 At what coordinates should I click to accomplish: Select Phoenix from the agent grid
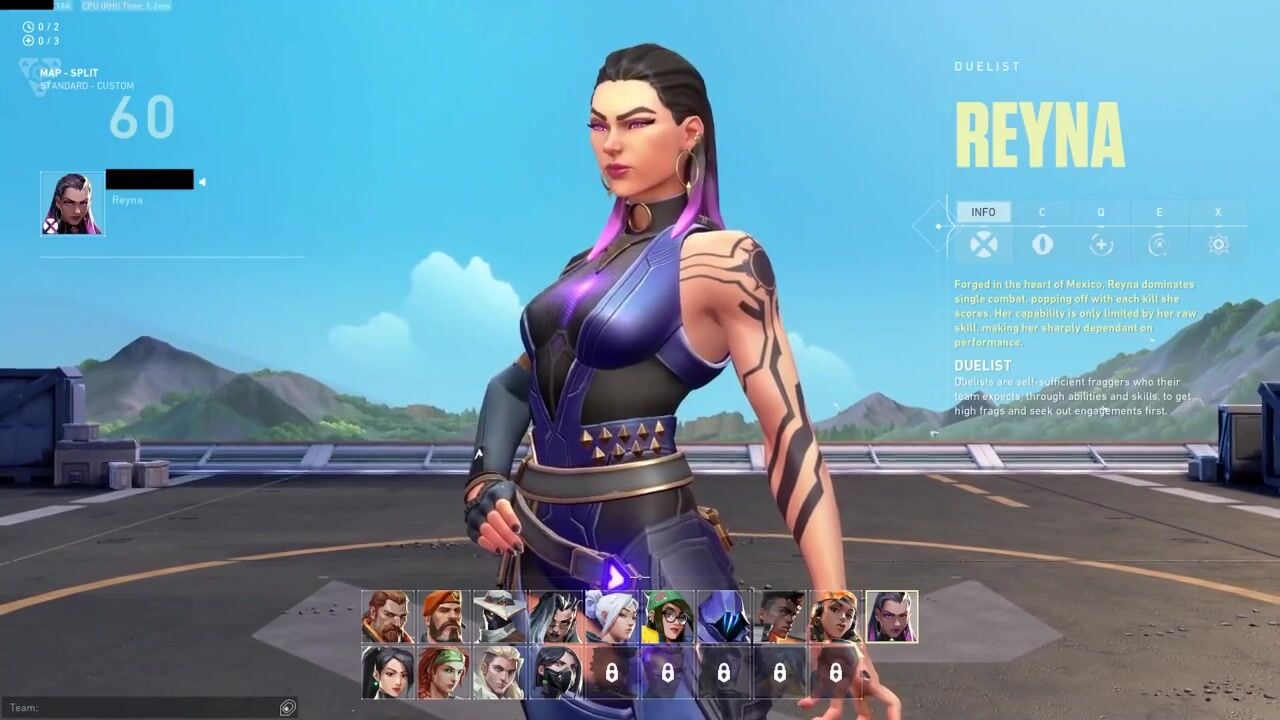779,617
